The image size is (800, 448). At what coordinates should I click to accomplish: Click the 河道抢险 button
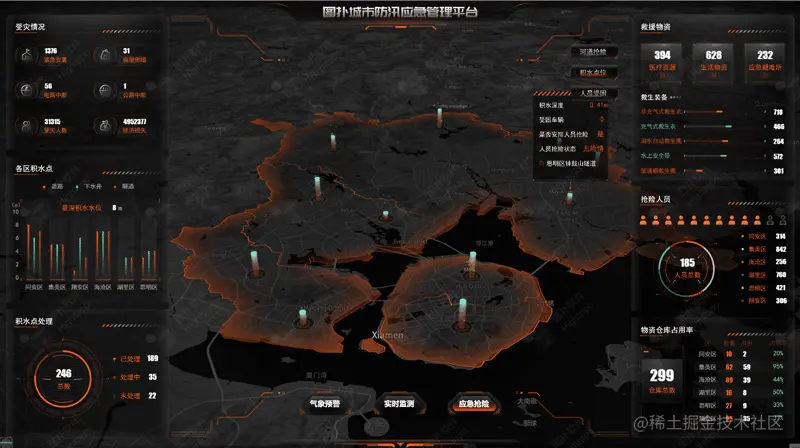(592, 52)
